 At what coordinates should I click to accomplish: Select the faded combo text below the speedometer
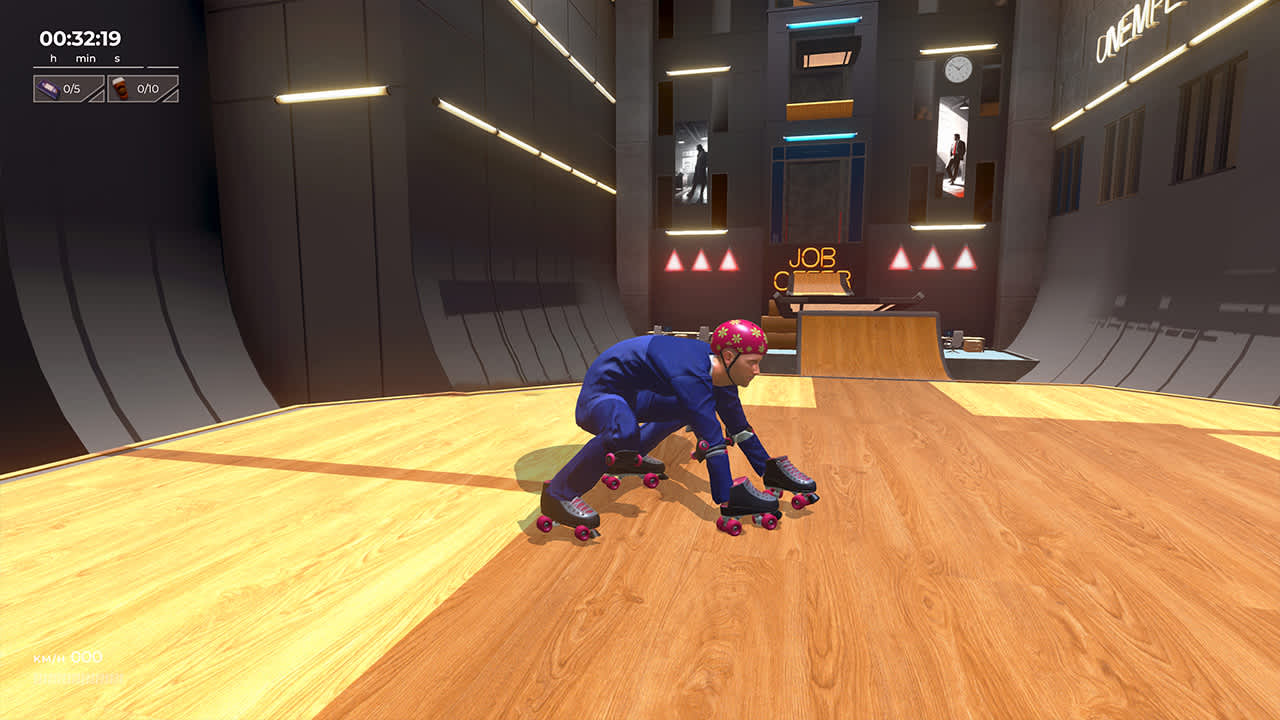point(77,677)
